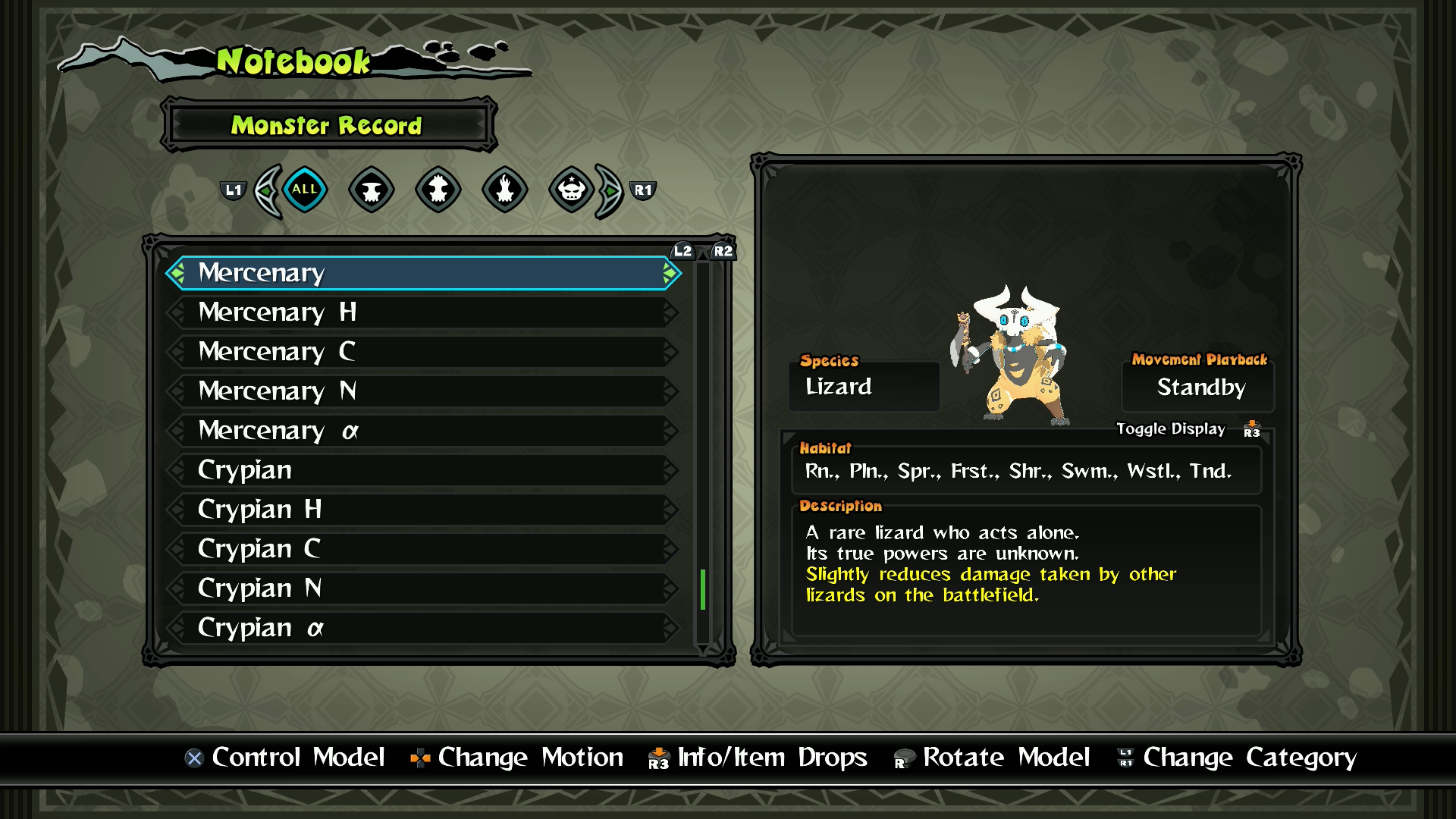Open the Mercenary C record
Image resolution: width=1456 pixels, height=819 pixels.
point(423,352)
